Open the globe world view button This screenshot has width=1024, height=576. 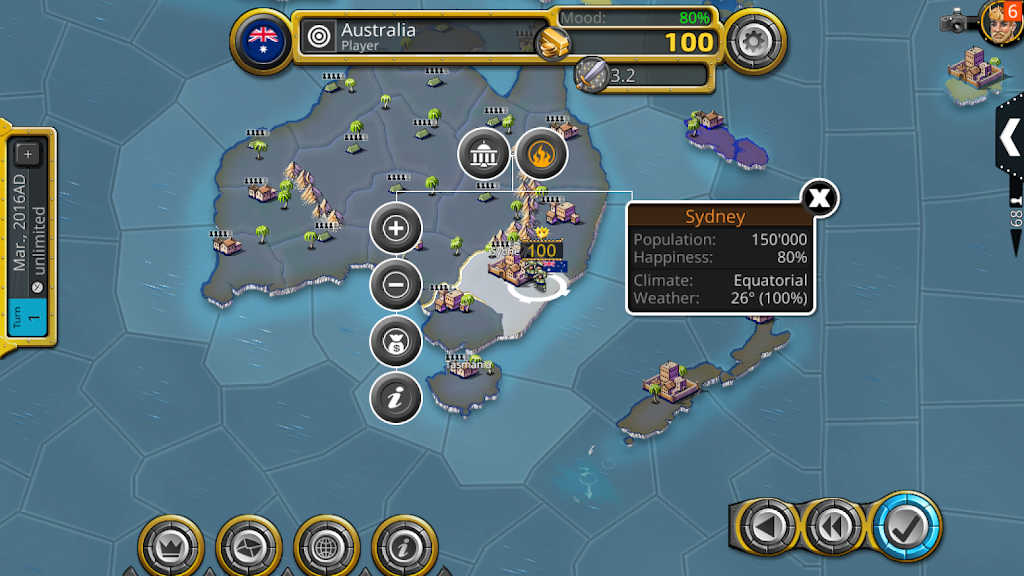click(327, 547)
